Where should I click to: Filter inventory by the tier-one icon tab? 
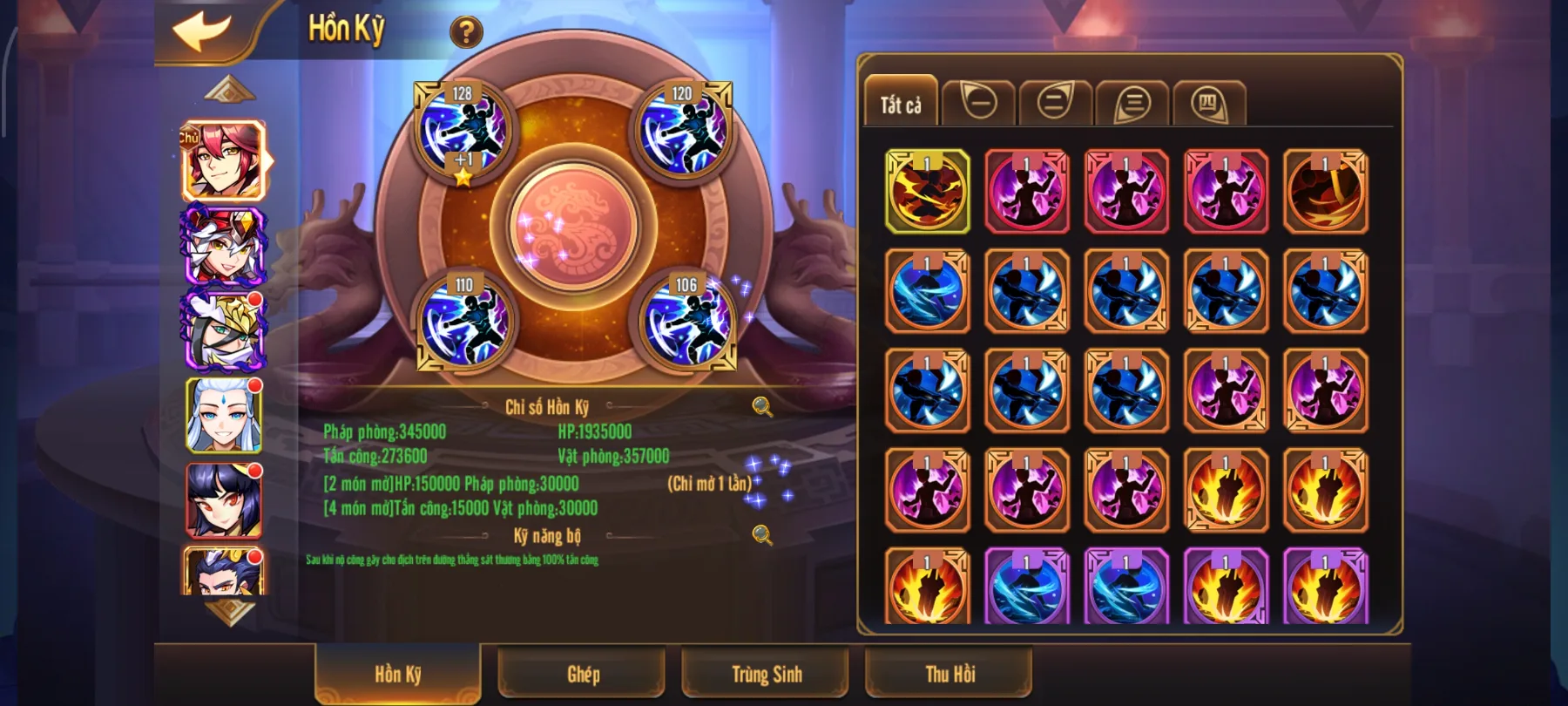[x=981, y=101]
